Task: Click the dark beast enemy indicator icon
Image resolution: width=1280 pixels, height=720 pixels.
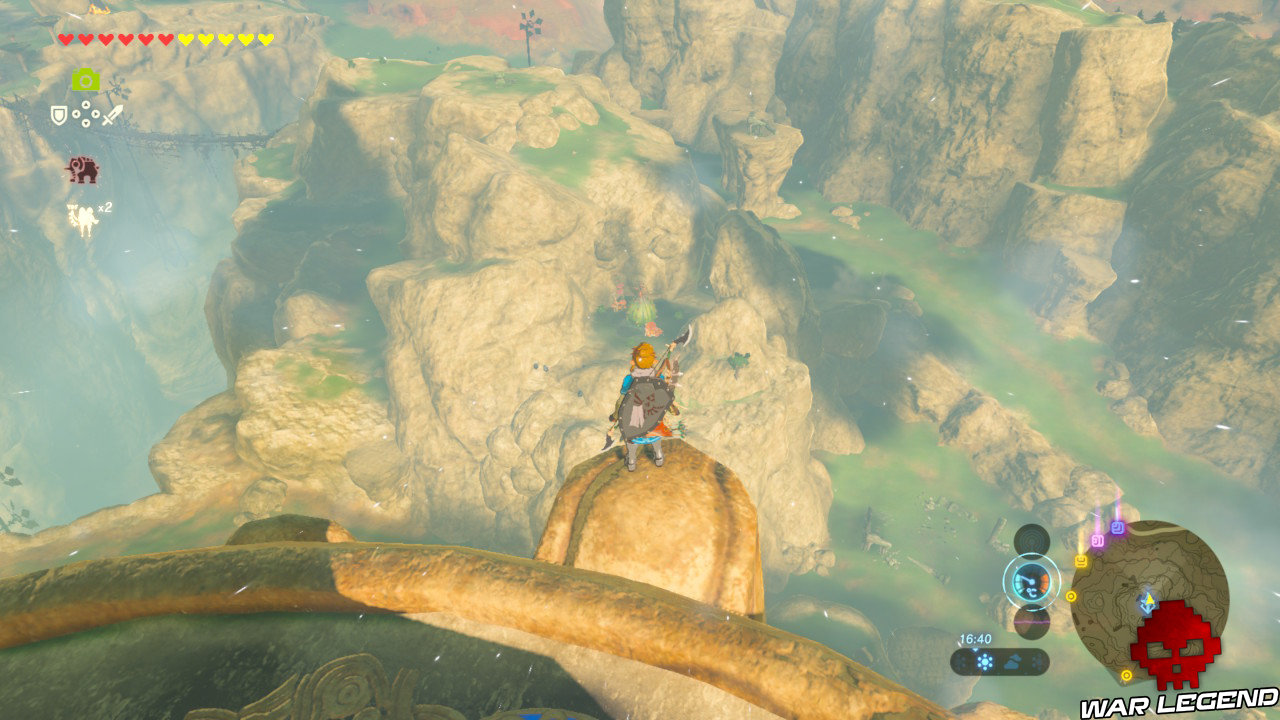Action: (83, 168)
